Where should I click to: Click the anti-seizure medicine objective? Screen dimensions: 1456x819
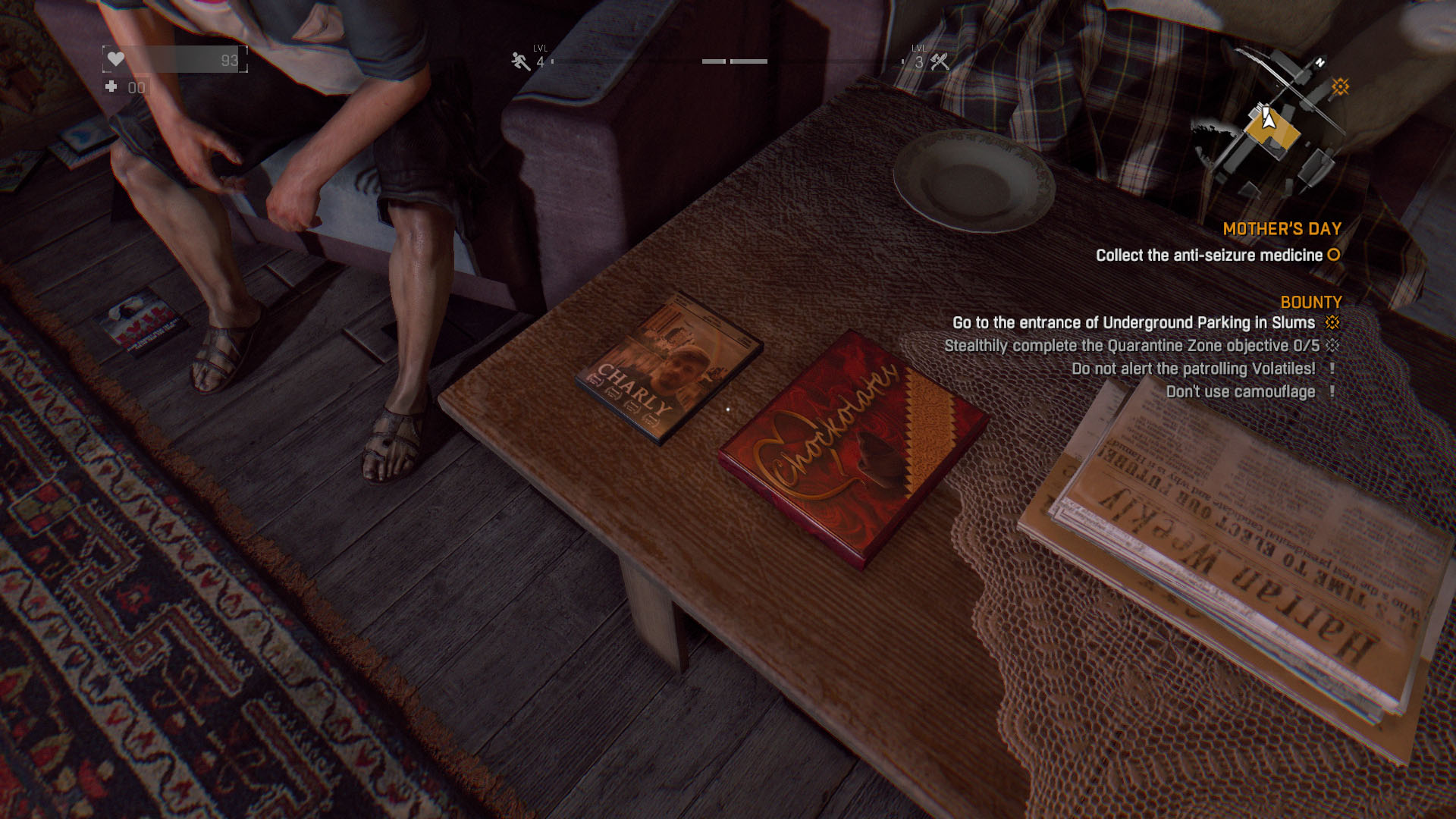pos(1209,256)
